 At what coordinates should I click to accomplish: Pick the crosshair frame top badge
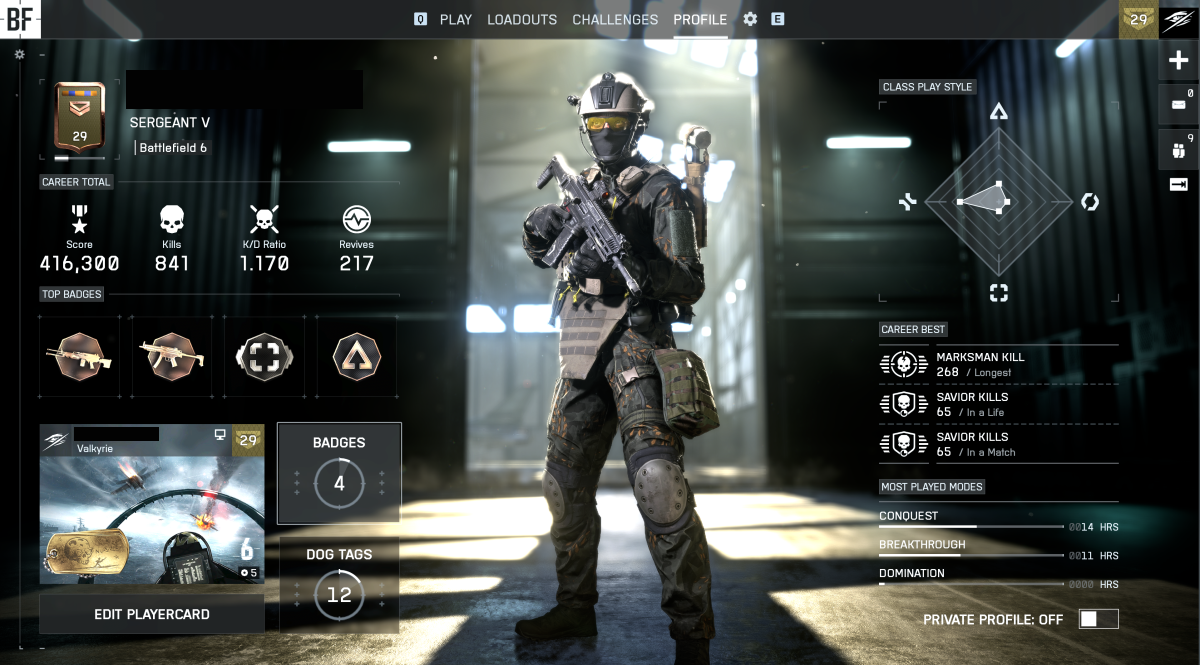click(x=264, y=356)
